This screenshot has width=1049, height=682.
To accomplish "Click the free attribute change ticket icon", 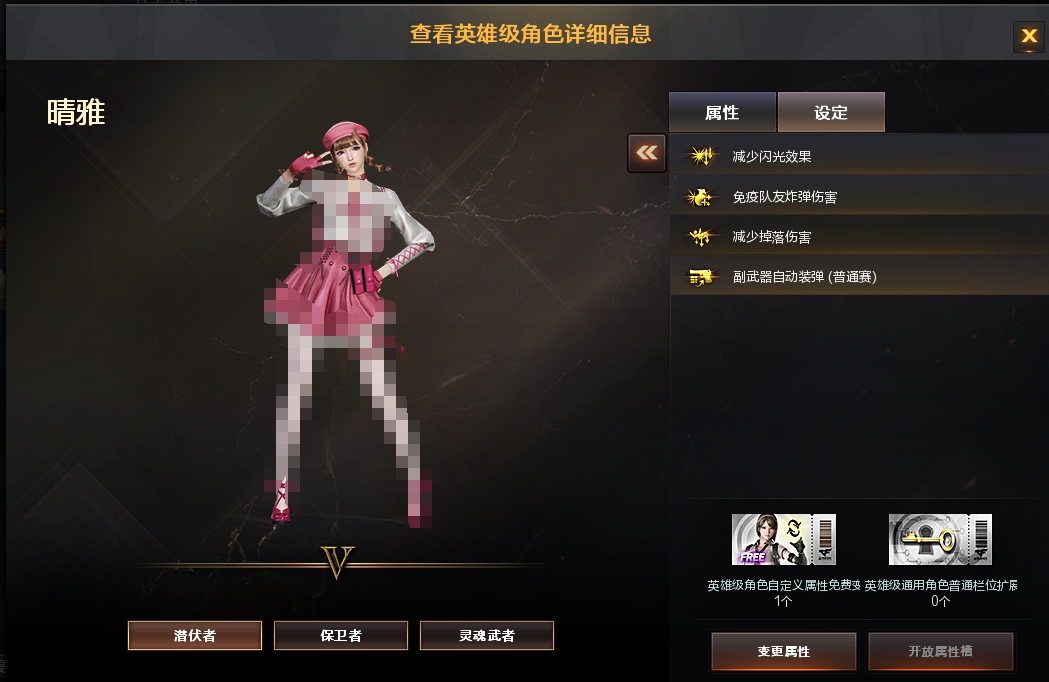I will pyautogui.click(x=783, y=540).
